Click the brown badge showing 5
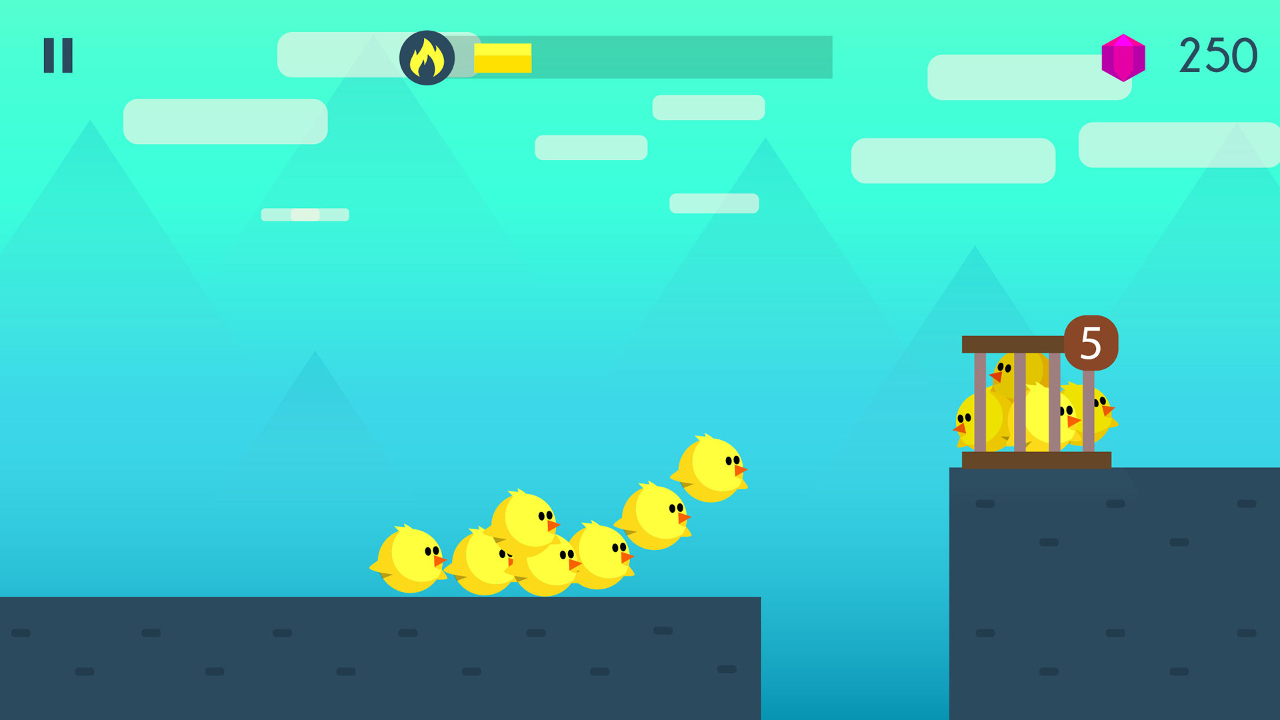Screen dimensions: 1280x720 pyautogui.click(x=1089, y=345)
